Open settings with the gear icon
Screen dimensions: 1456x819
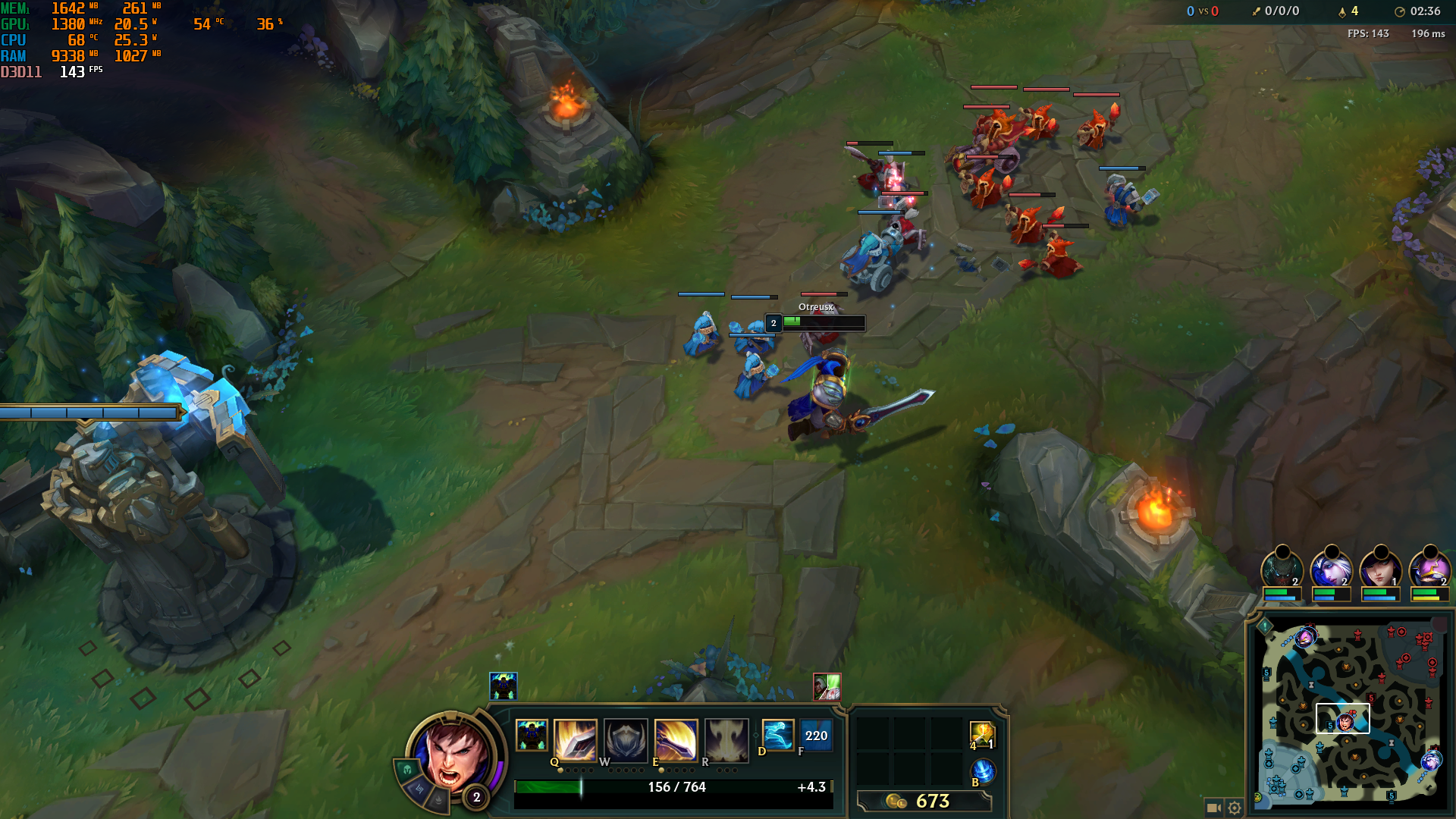(x=1235, y=808)
